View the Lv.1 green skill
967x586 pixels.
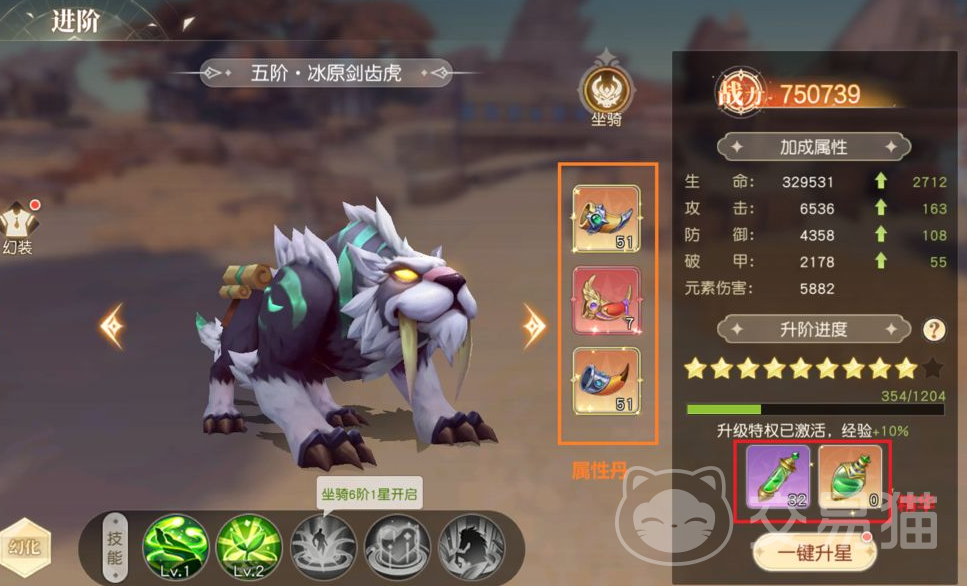[176, 545]
